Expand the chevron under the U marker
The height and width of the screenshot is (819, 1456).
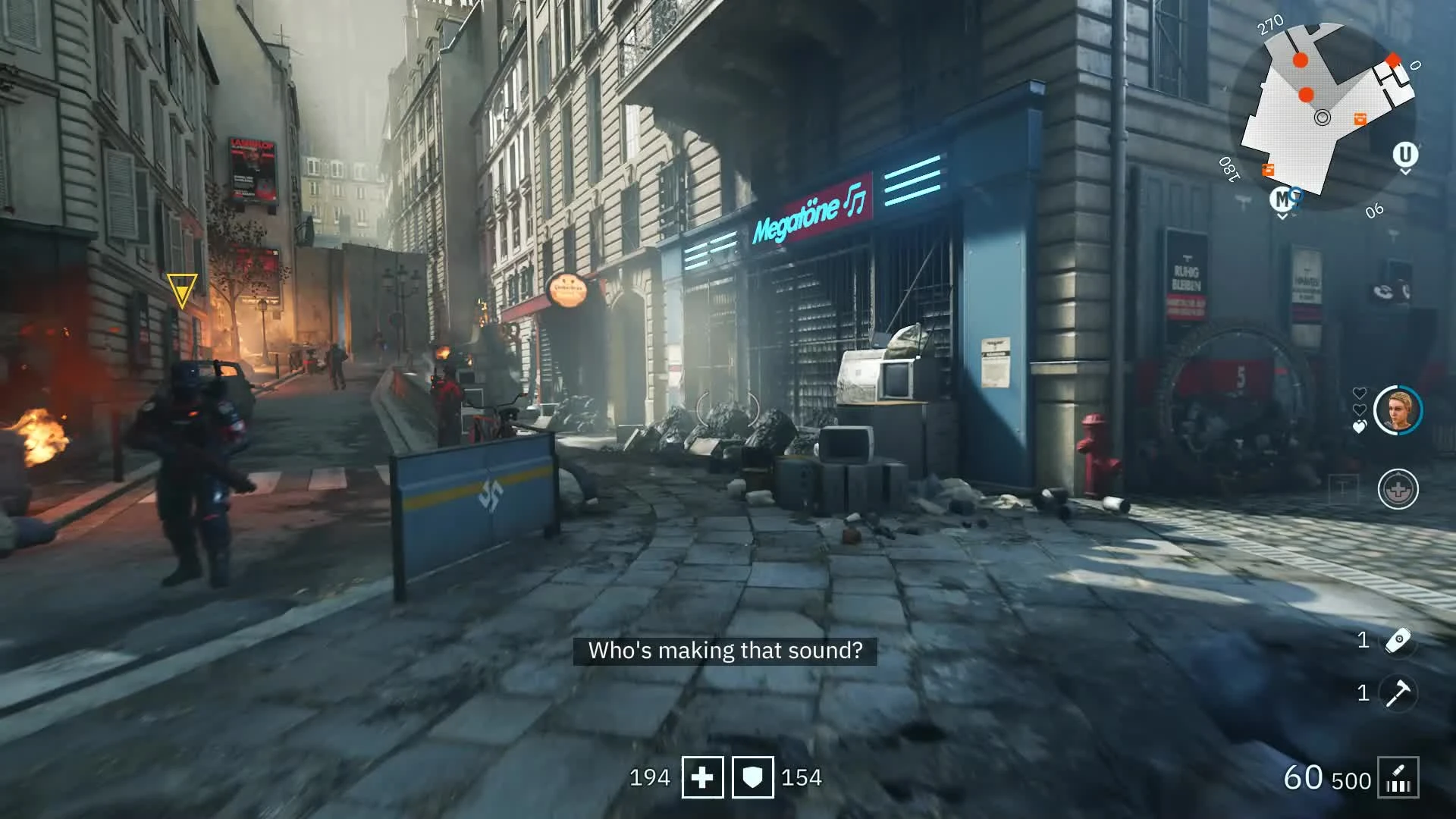pos(1404,171)
